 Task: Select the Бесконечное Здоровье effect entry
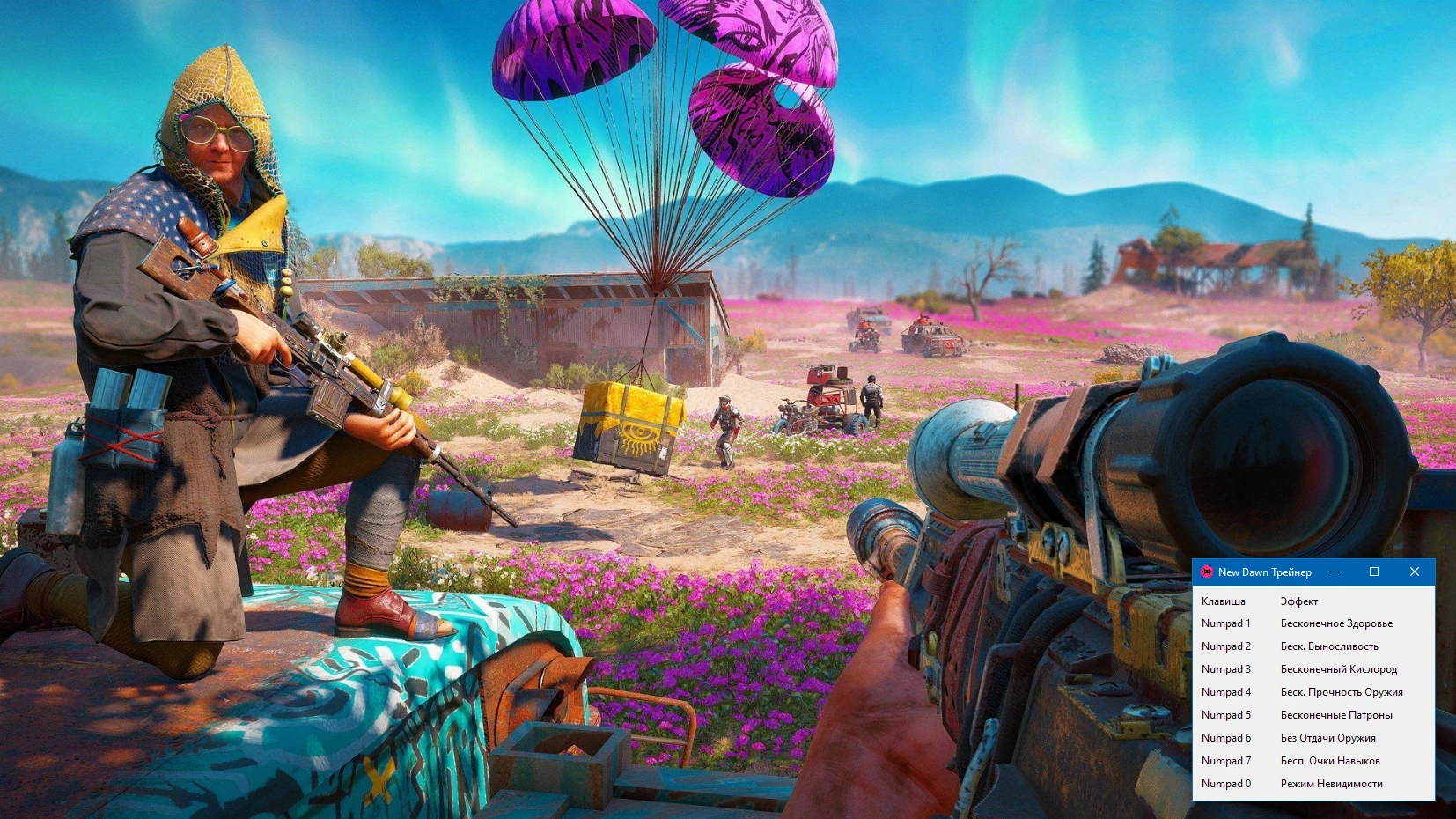pos(1336,623)
